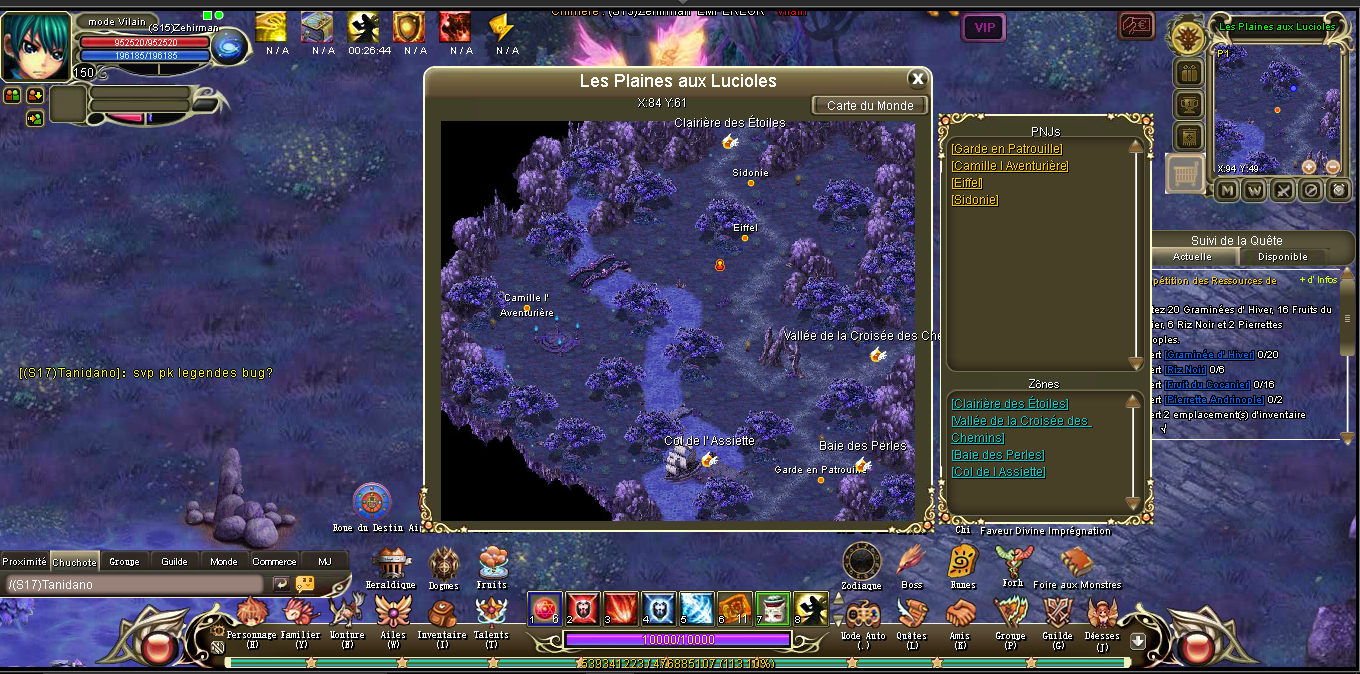Open the Inventaire bag menu

pos(441,612)
